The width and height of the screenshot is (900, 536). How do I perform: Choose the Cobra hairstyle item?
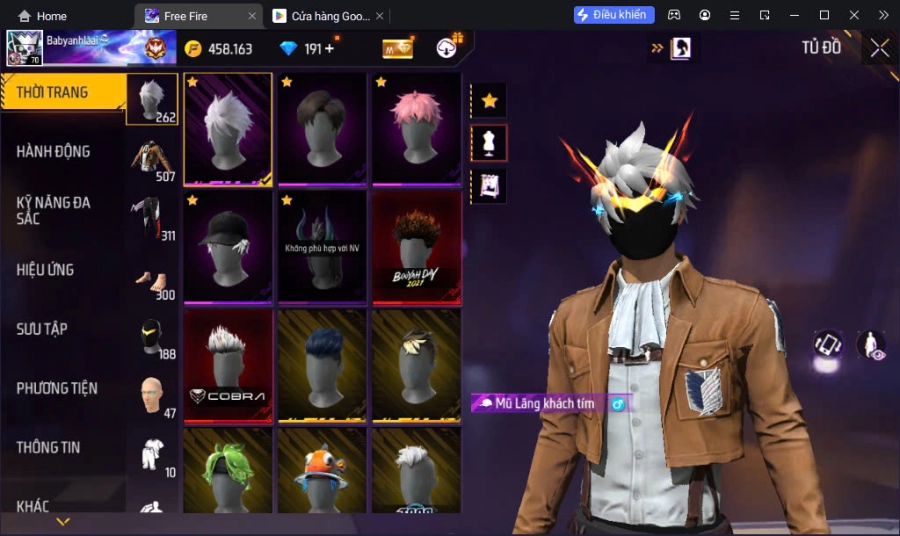pos(228,363)
